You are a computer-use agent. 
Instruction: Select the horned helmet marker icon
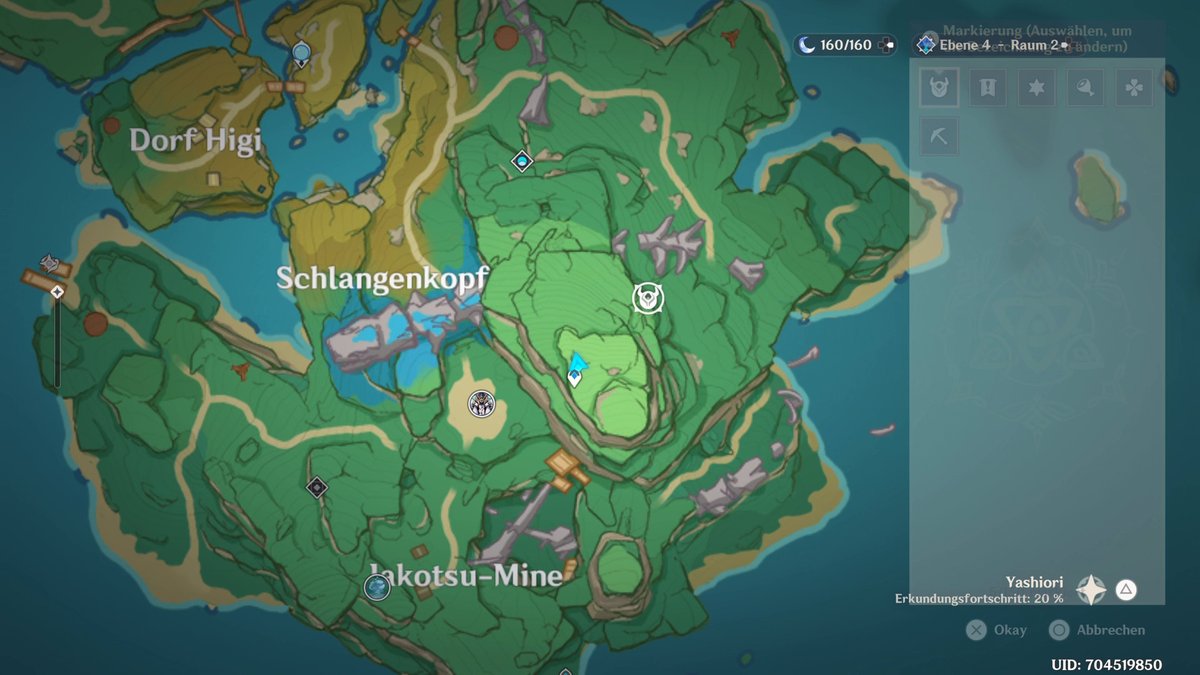[x=939, y=87]
